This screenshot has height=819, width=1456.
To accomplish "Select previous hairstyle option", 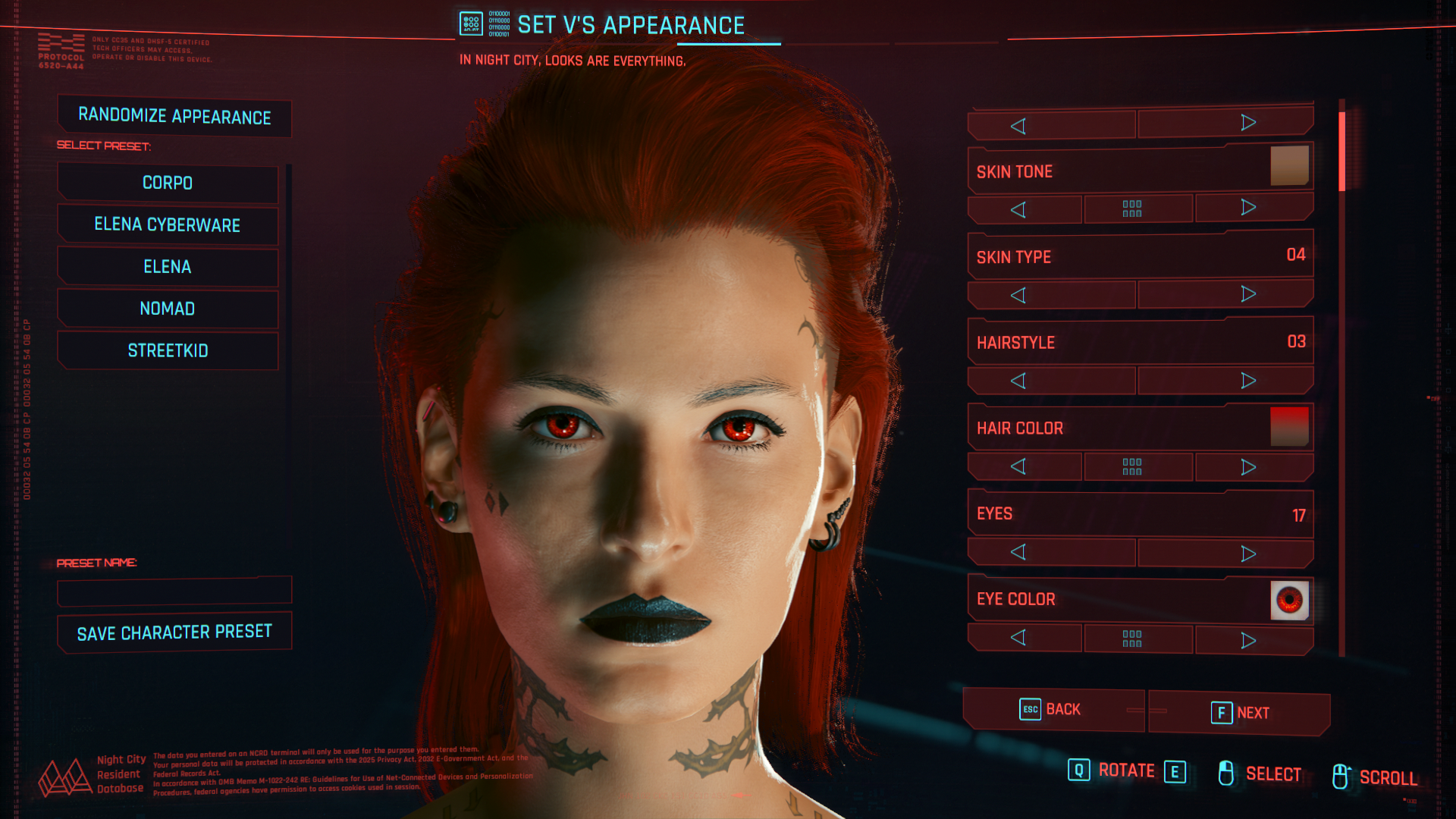I will point(1018,381).
